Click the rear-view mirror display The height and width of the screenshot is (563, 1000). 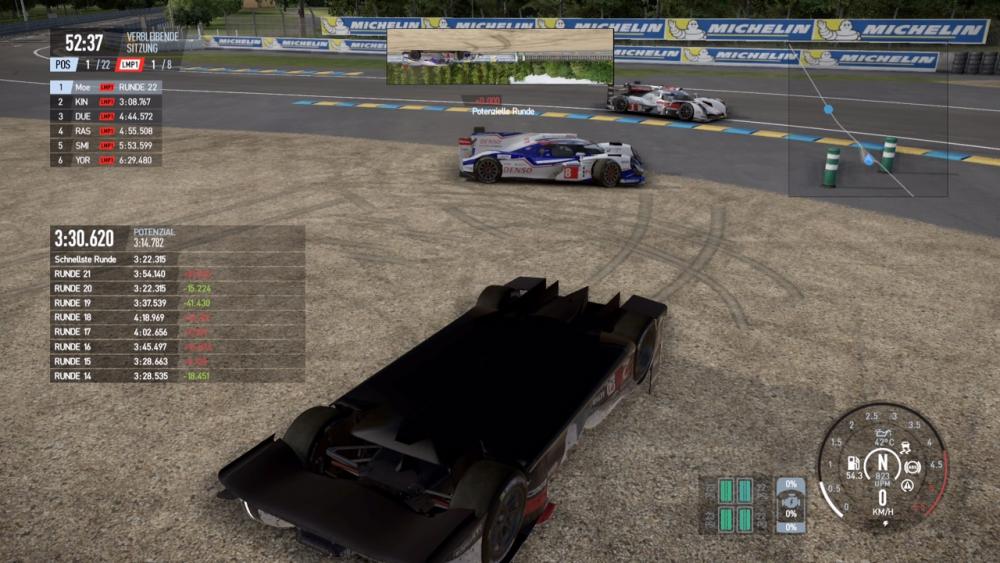coord(499,56)
